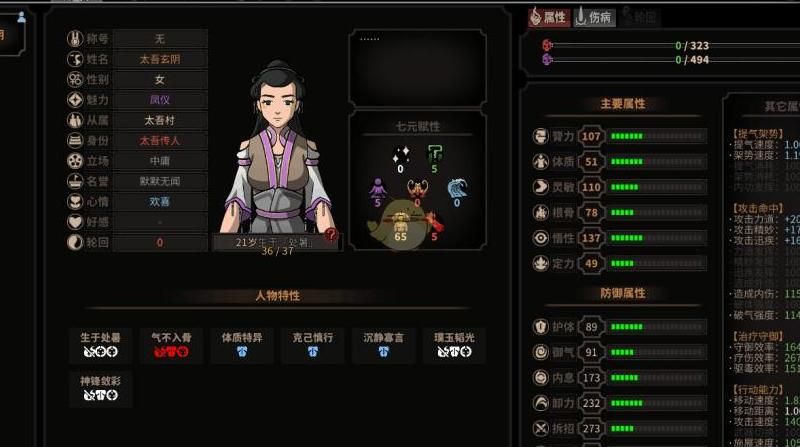This screenshot has width=800, height=447.
Task: Select the 生于处暑 trait tile
Action: click(100, 343)
